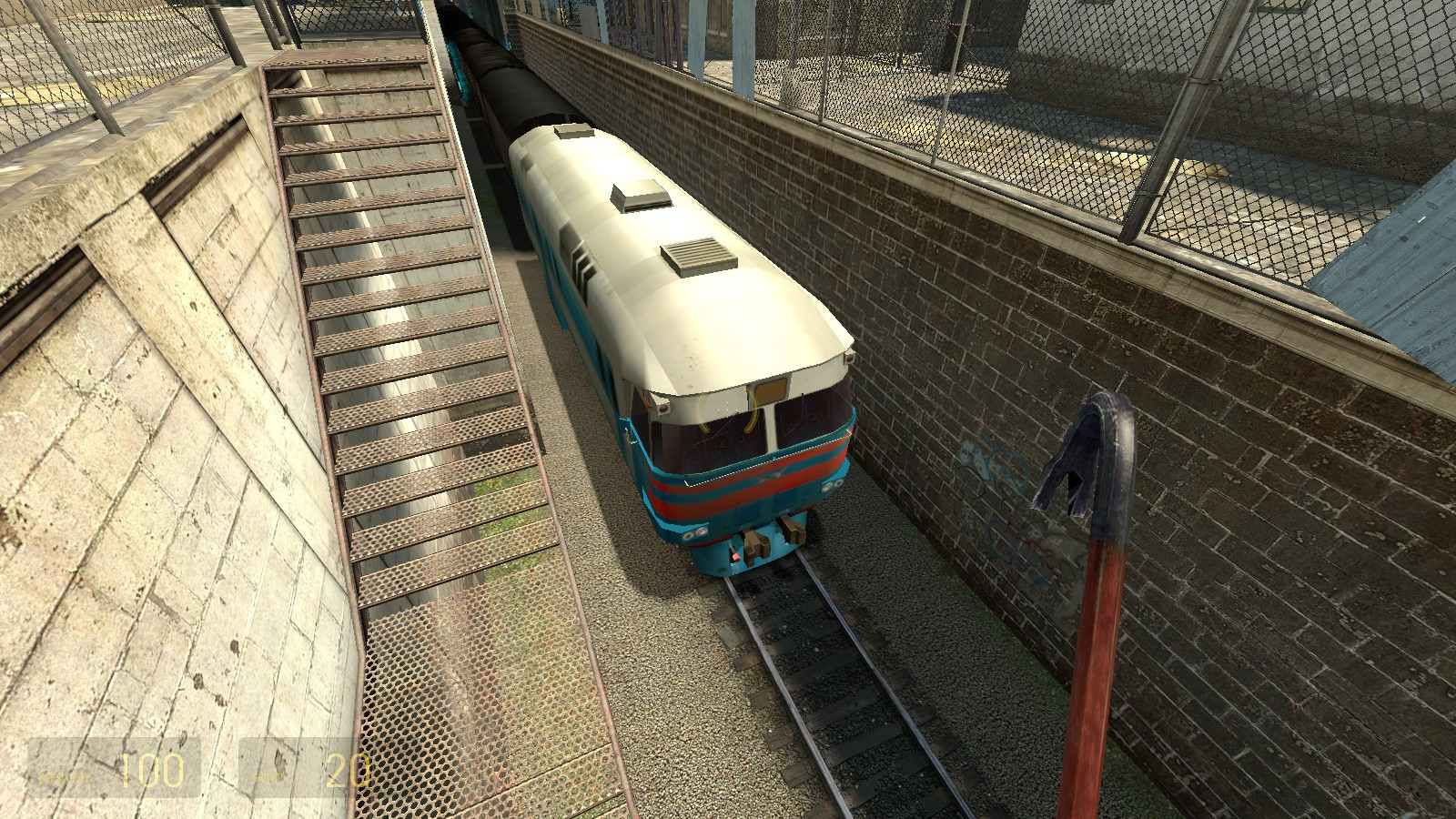Click the HEALTH indicator panel showing 100

coord(114,769)
